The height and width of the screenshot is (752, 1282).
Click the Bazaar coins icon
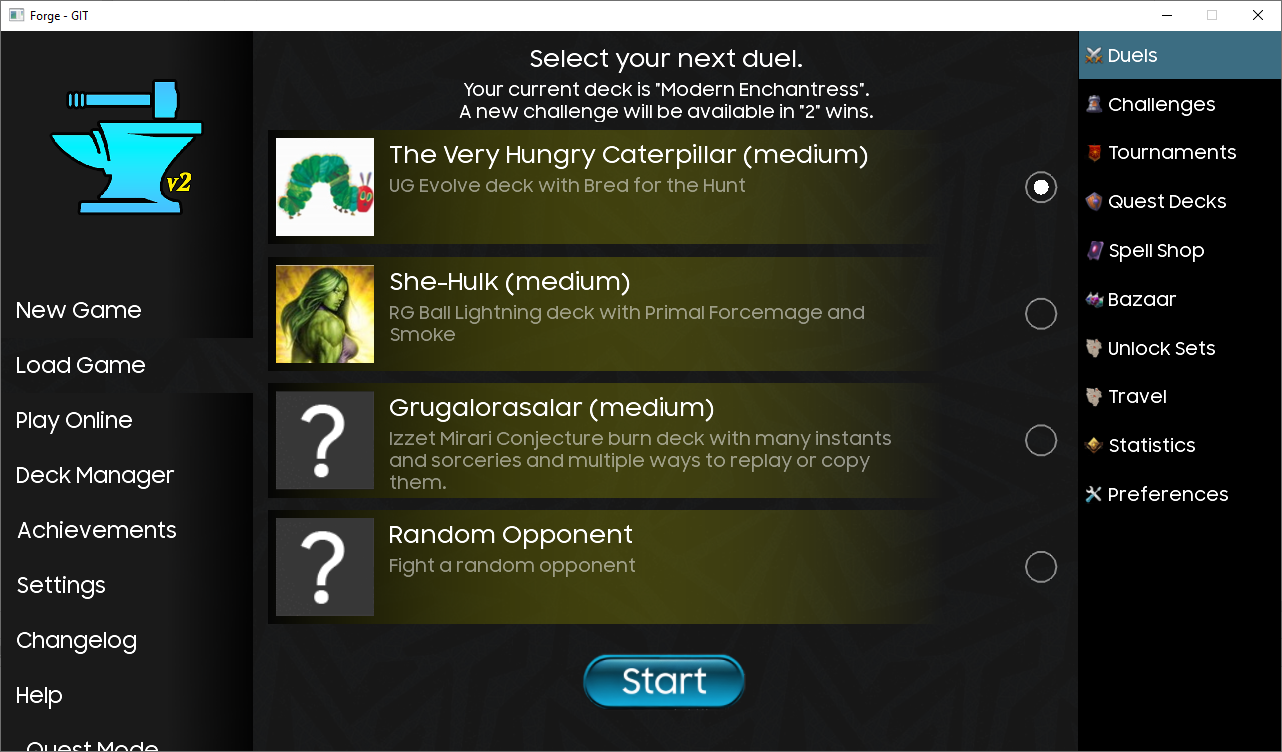[1092, 299]
